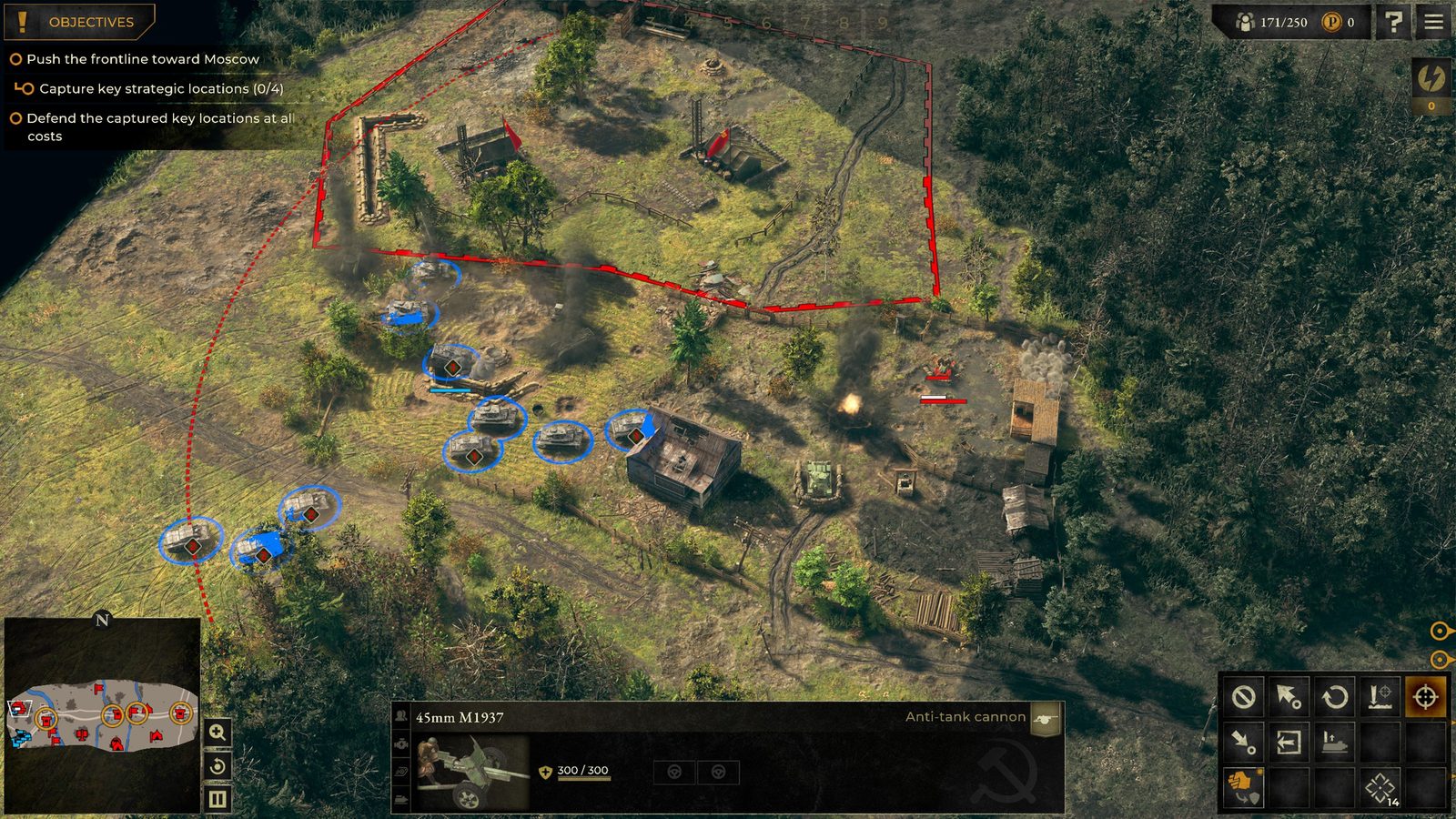Open the Attack-move arrow command

tap(1243, 743)
